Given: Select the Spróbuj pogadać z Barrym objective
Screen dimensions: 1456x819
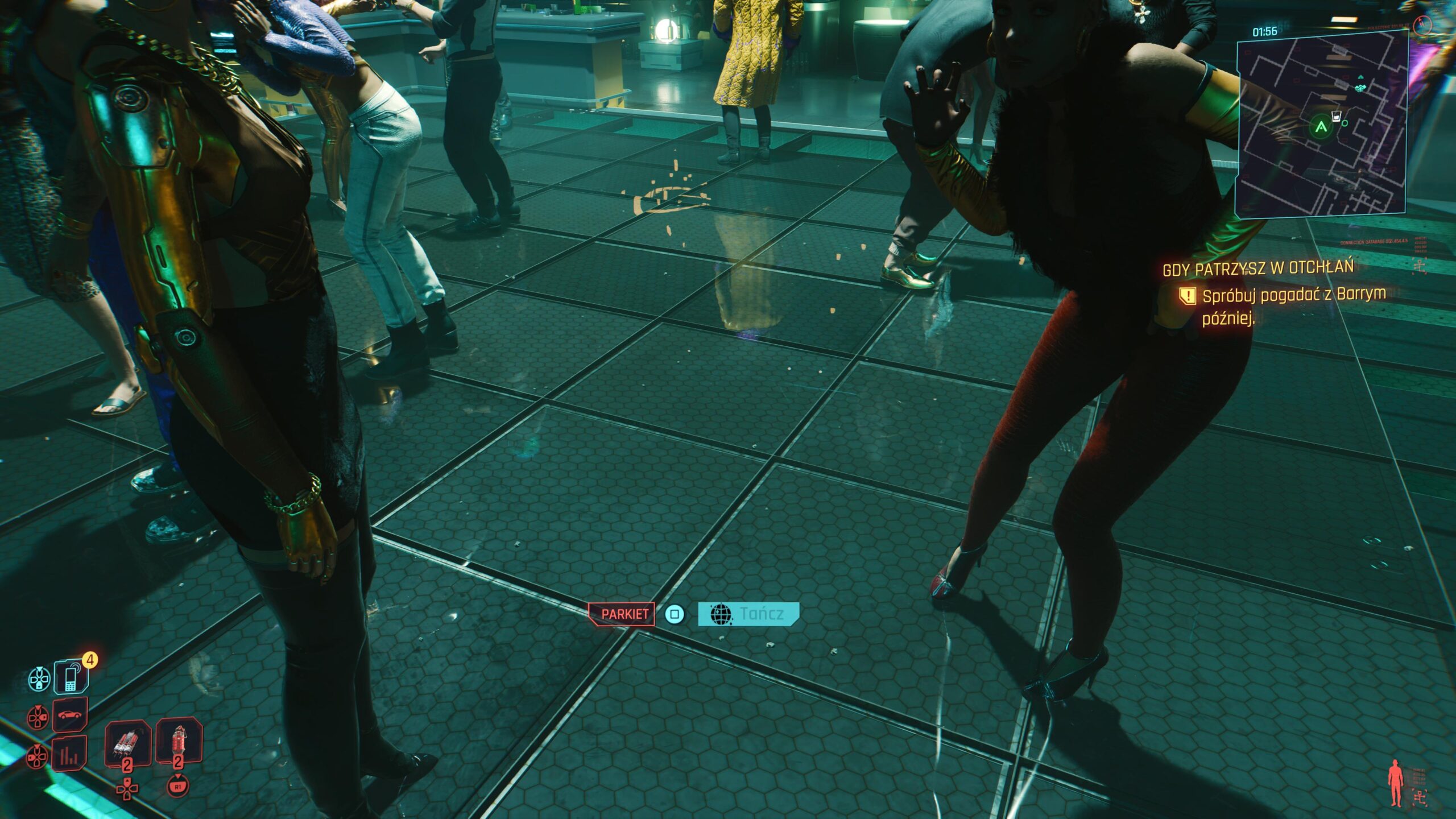Looking at the screenshot, I should click(x=1293, y=305).
